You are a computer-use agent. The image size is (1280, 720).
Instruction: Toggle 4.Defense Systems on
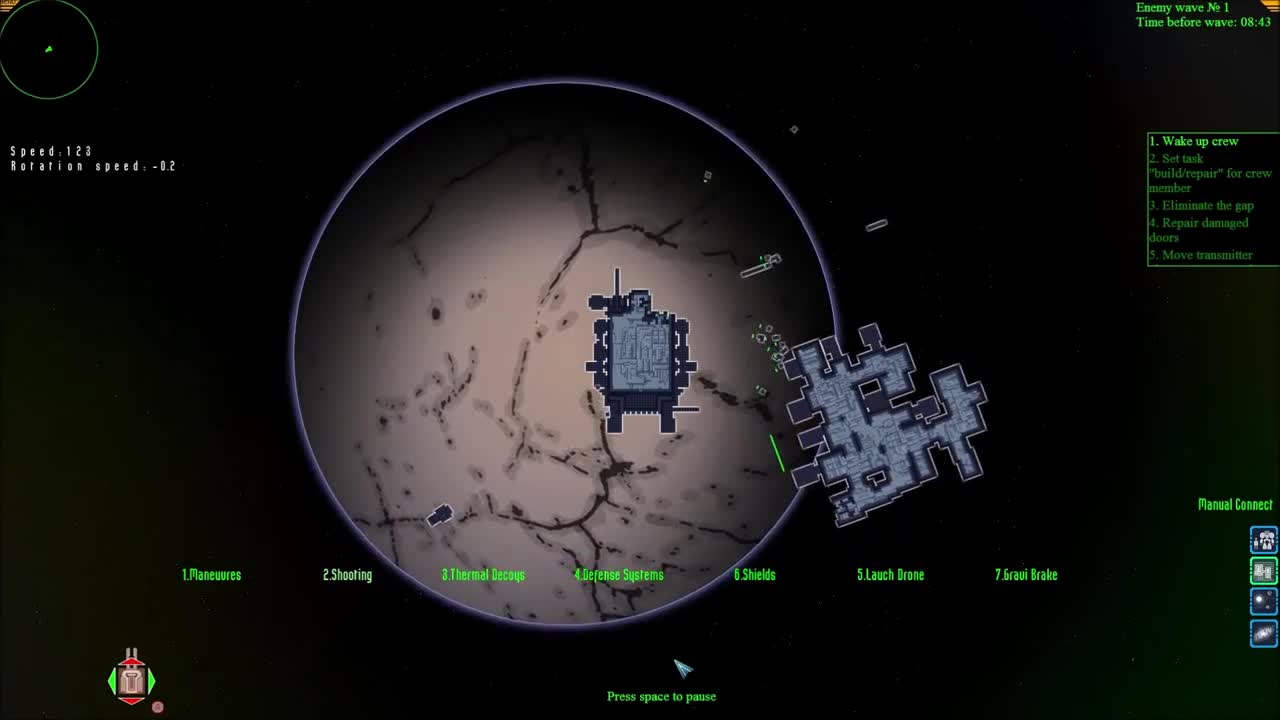pos(619,575)
